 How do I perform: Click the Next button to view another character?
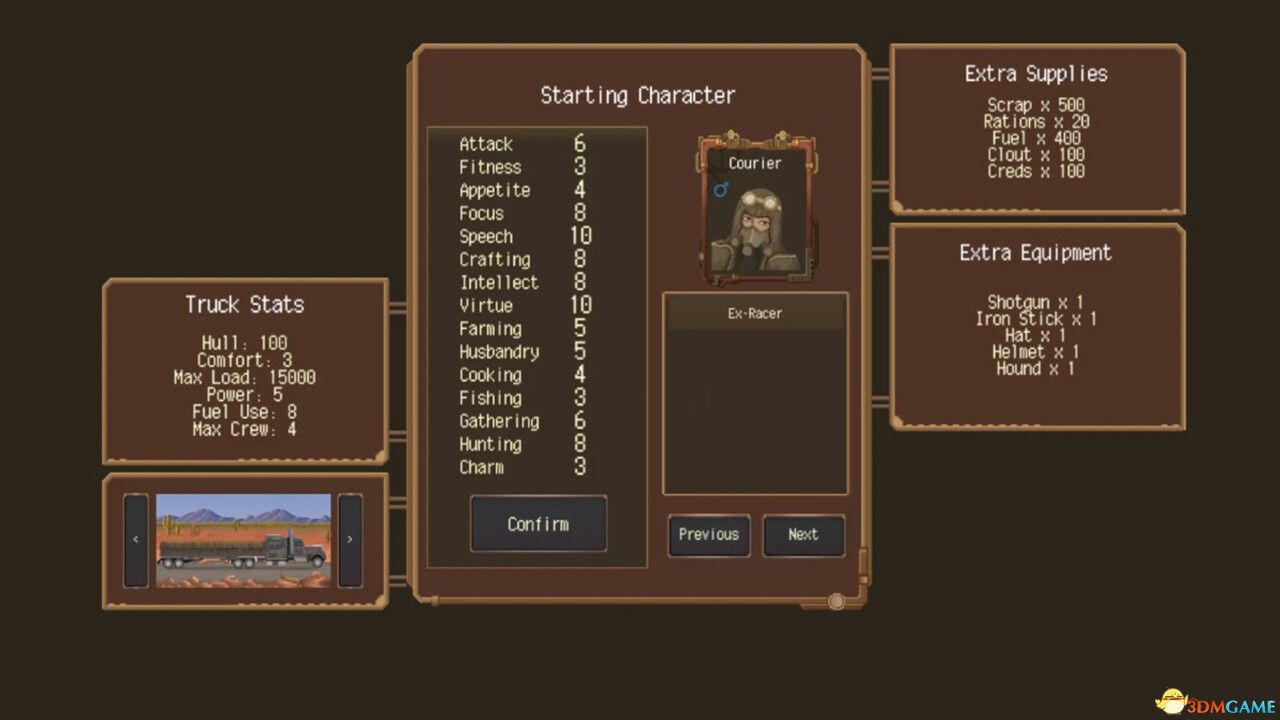(x=804, y=536)
